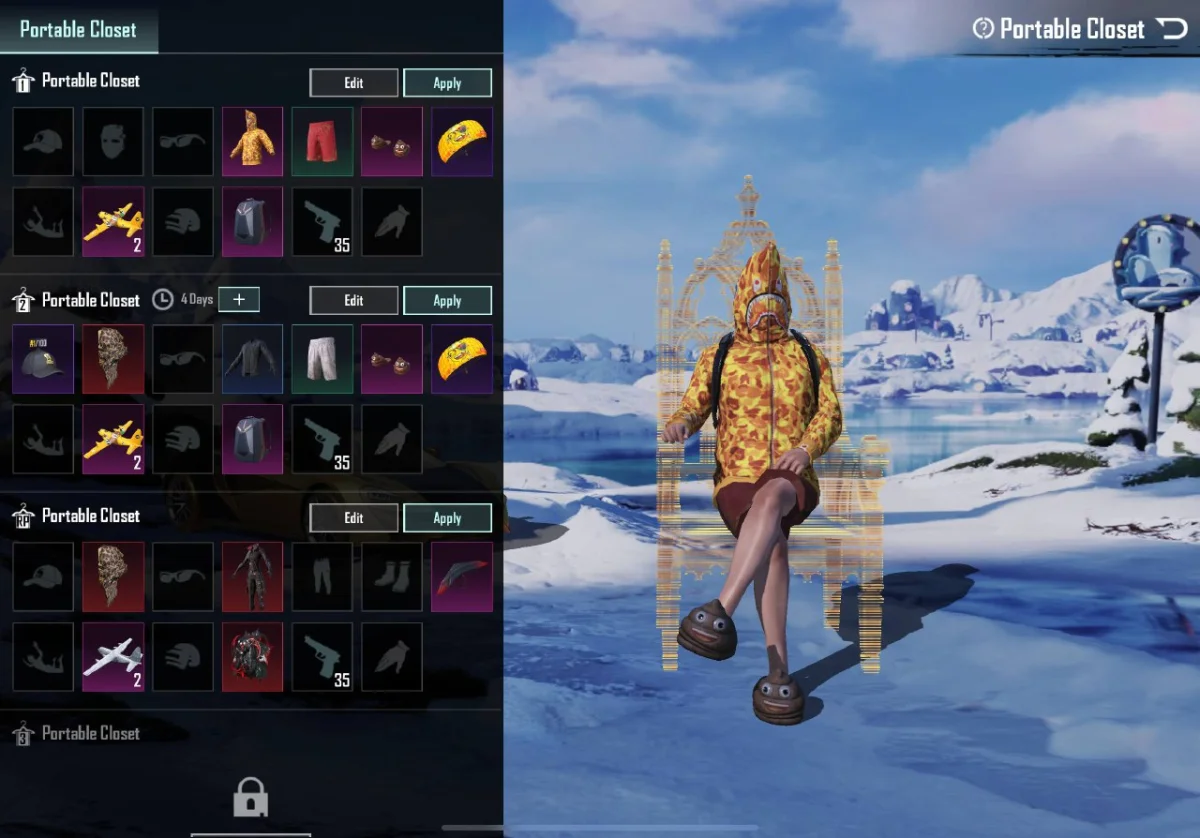Pick the red-black parachute slot
This screenshot has width=1200, height=838.
coord(462,576)
